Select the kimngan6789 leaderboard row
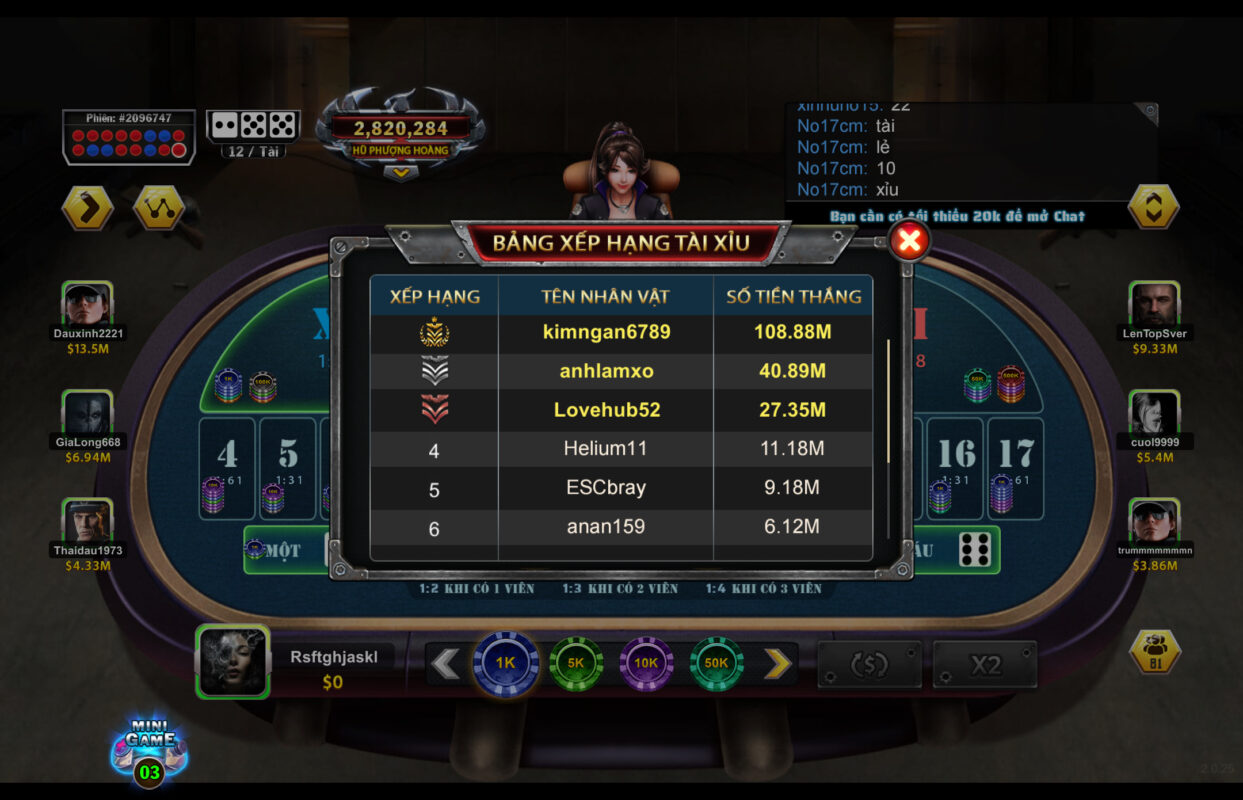 pos(620,332)
